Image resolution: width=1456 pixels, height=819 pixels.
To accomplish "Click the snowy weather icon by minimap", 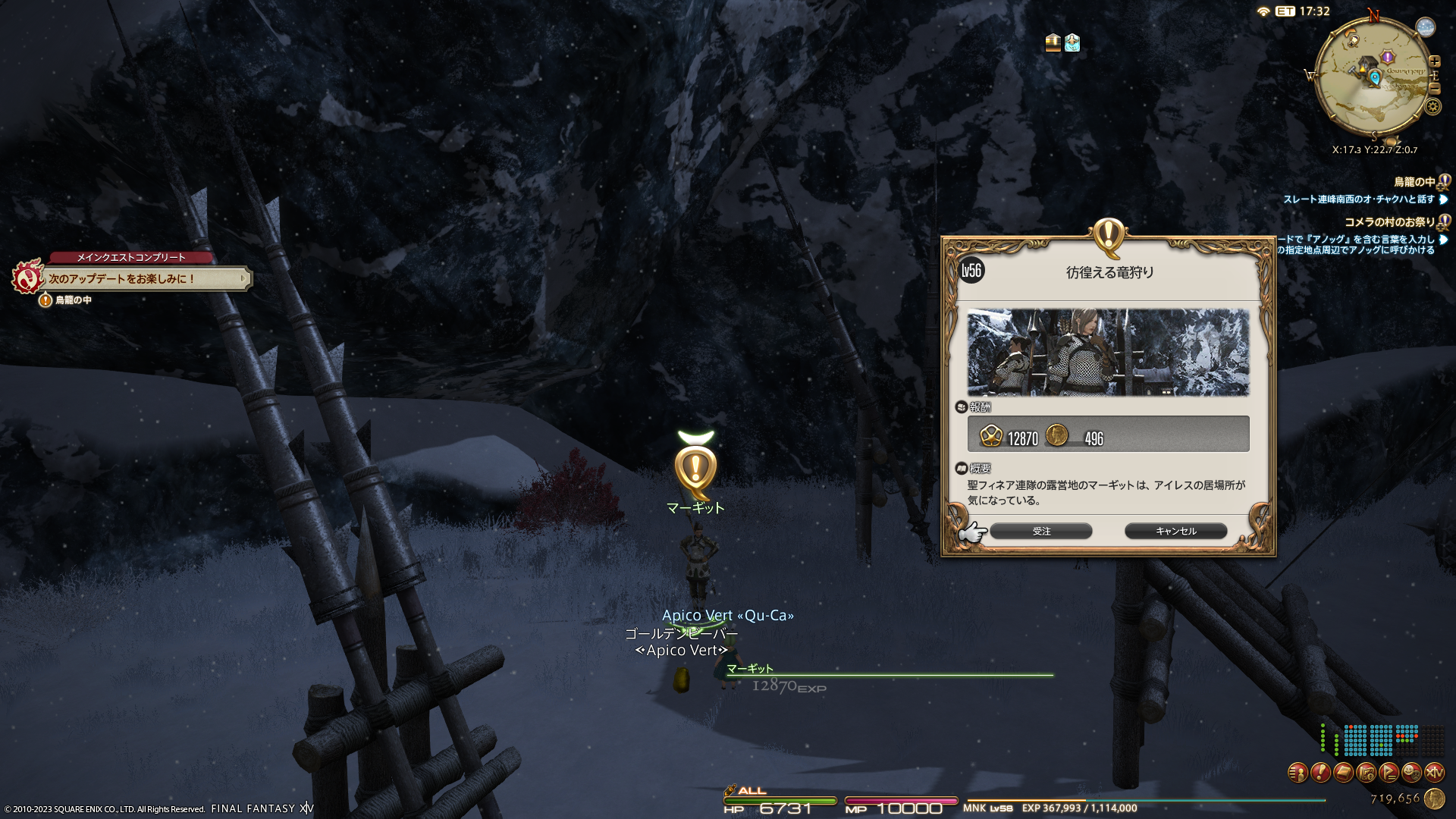I will 1426,27.
